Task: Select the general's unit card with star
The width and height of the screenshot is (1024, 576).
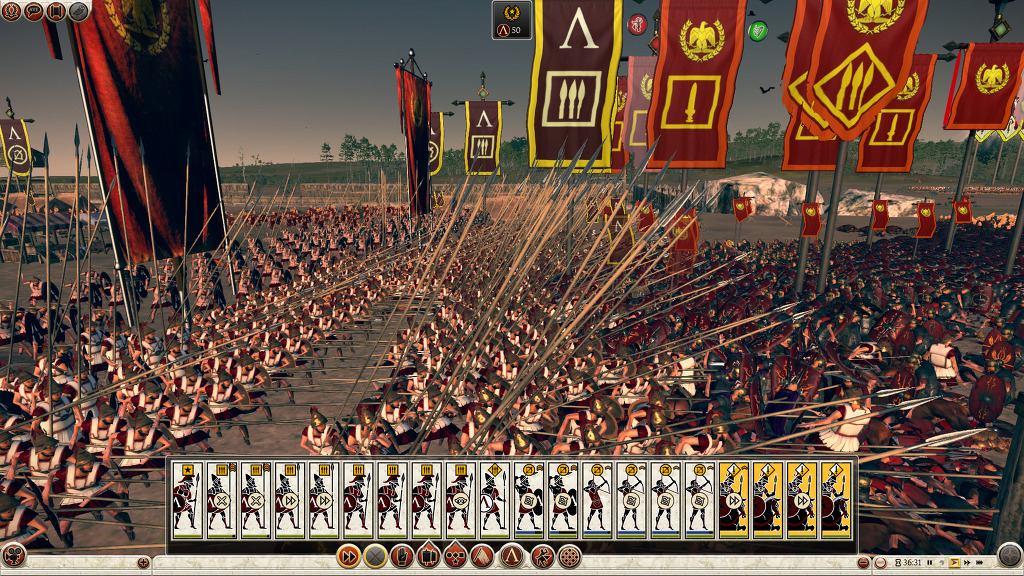Action: pos(187,498)
